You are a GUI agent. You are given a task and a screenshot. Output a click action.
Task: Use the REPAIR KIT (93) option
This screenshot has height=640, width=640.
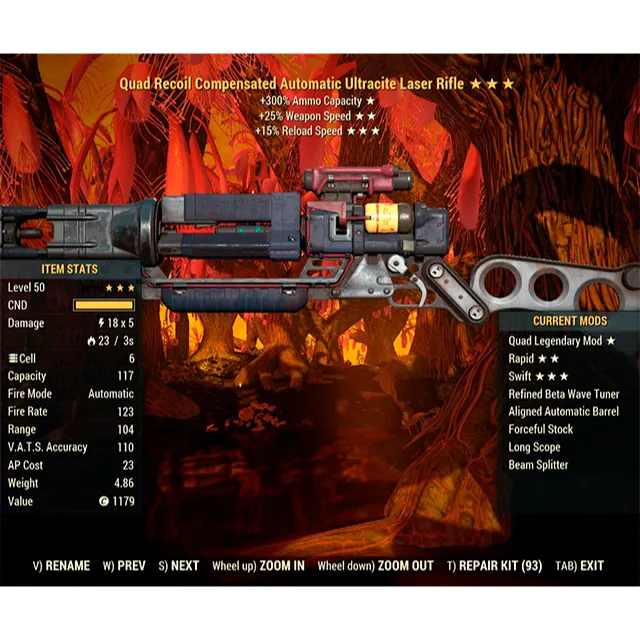tap(495, 566)
